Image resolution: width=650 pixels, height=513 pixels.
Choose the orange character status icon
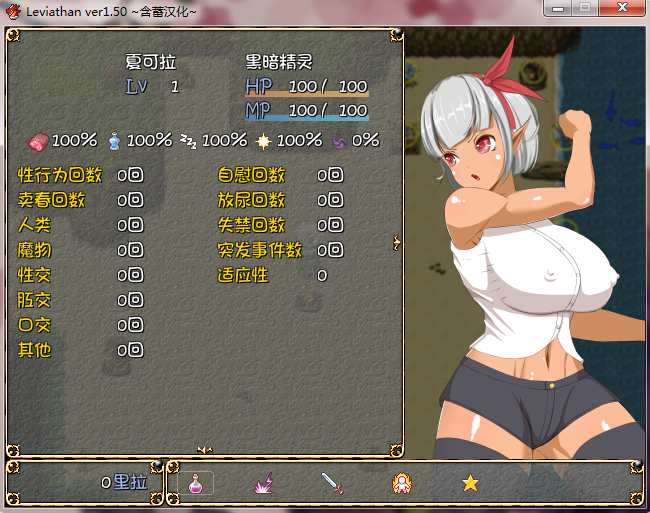(x=401, y=484)
